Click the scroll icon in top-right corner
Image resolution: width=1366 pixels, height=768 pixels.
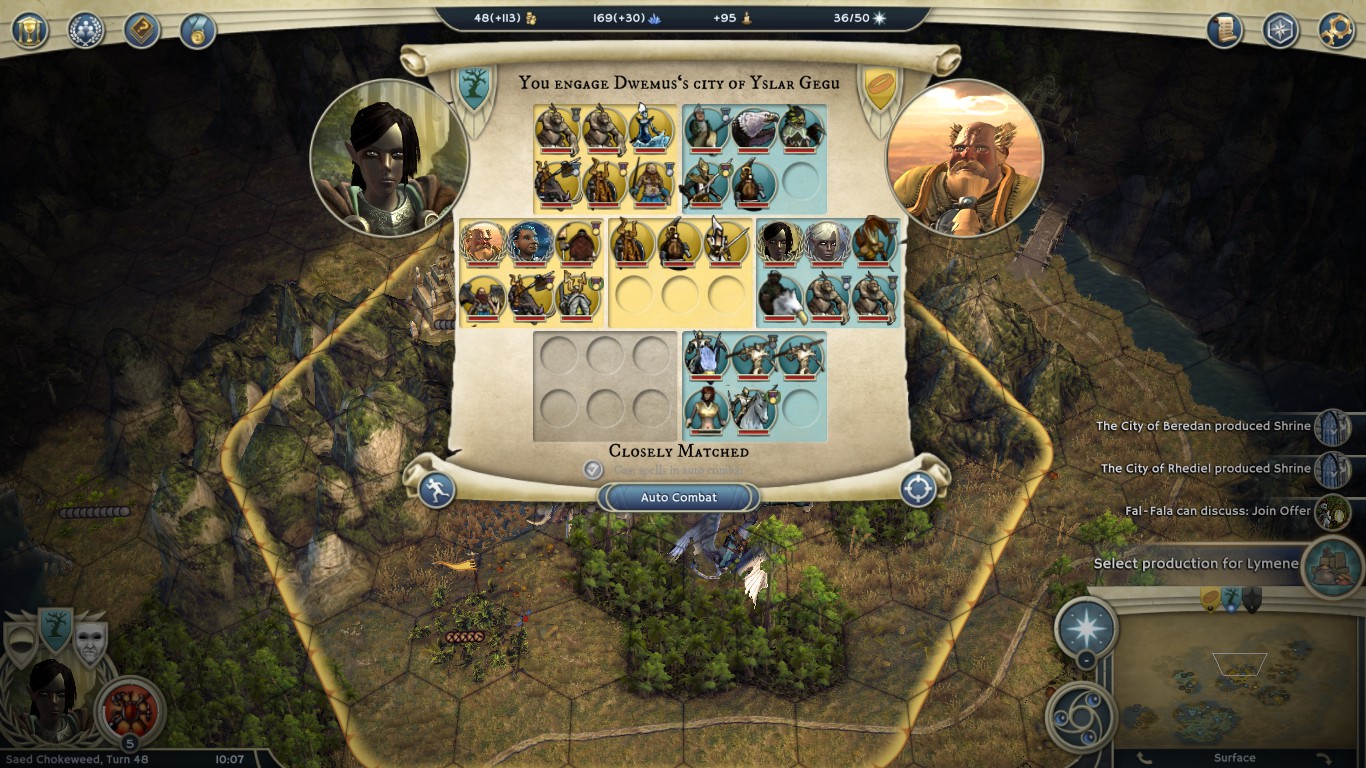[1224, 30]
